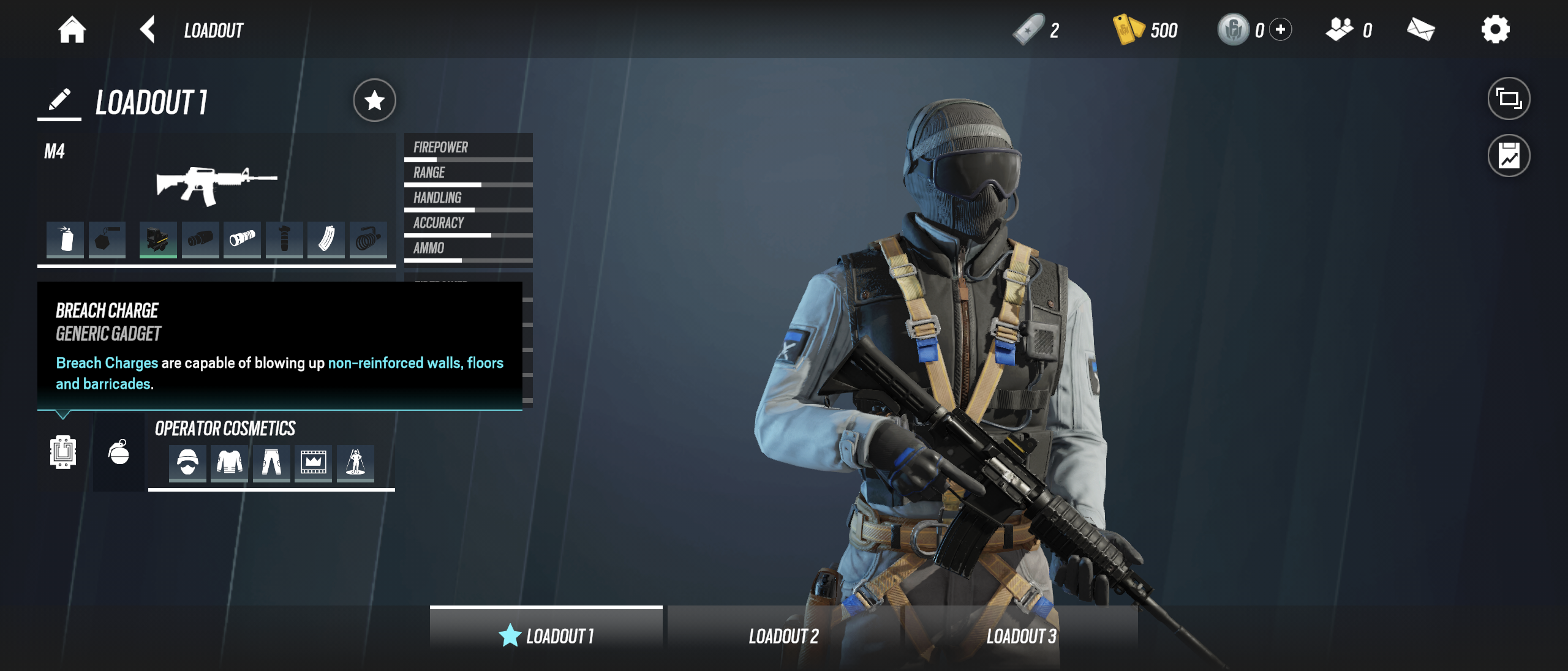This screenshot has width=1568, height=671.
Task: Open the pants cosmetic slot
Action: tap(271, 462)
